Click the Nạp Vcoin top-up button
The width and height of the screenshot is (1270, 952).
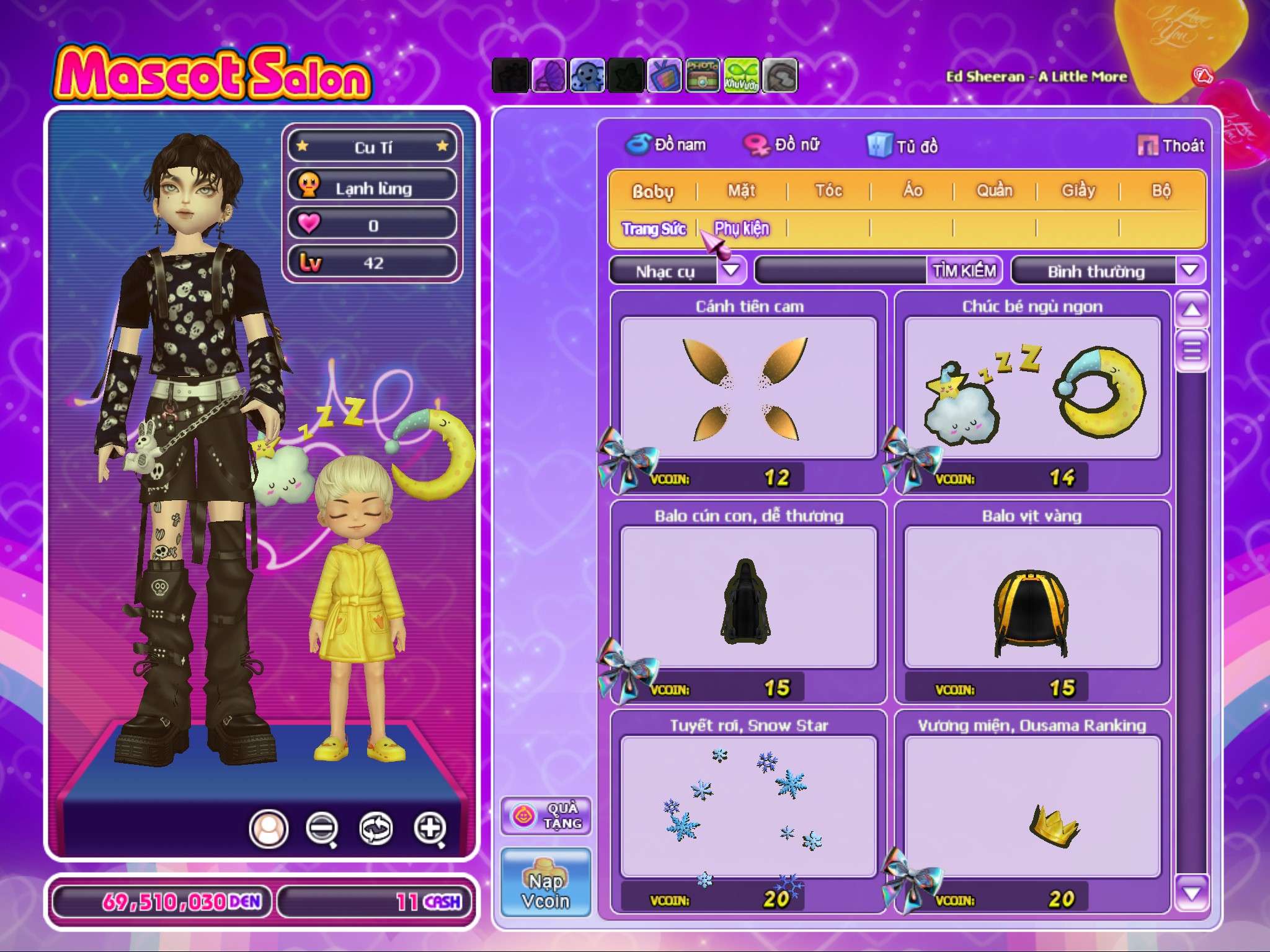[546, 883]
